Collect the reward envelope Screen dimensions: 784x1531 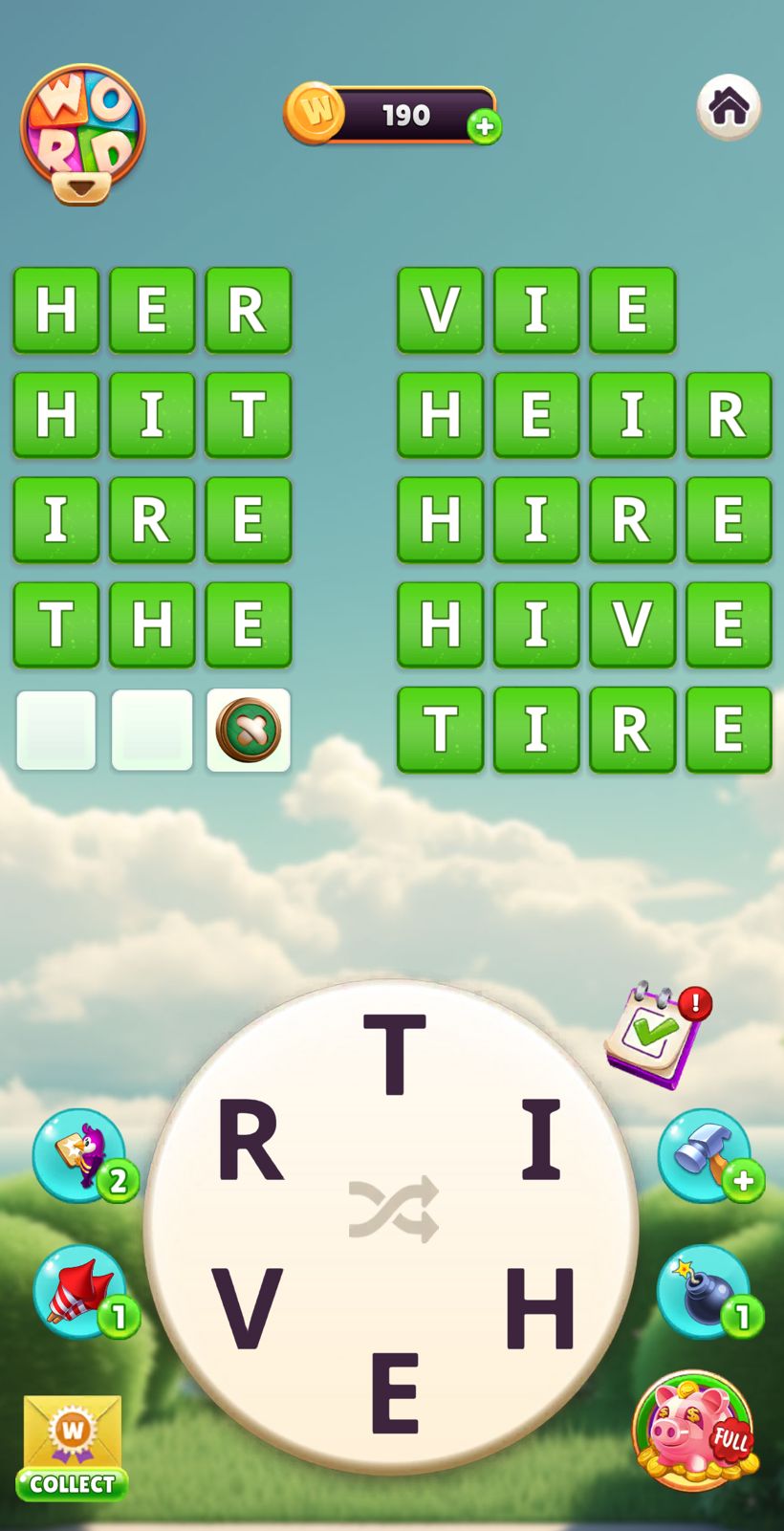point(73,1446)
